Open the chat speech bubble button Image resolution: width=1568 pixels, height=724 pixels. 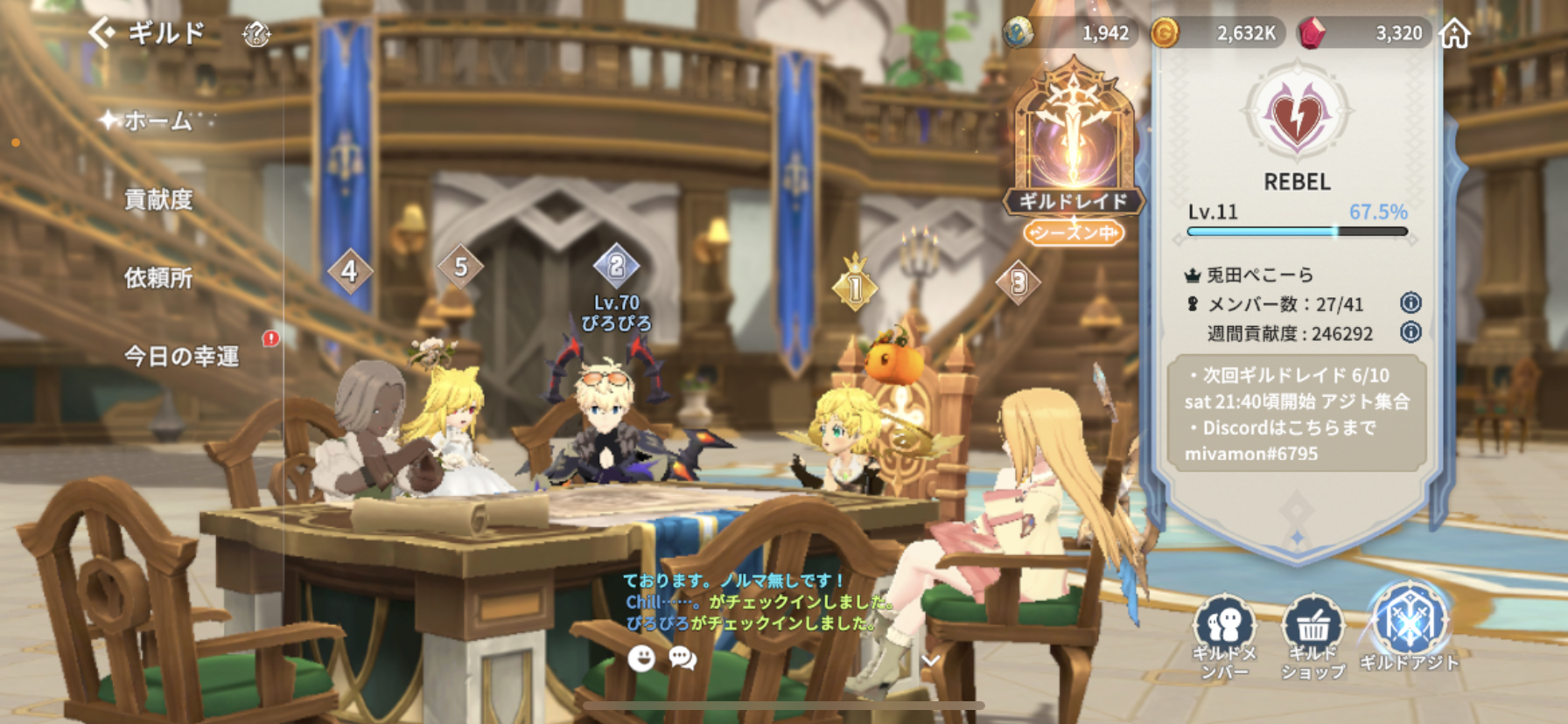tap(682, 658)
